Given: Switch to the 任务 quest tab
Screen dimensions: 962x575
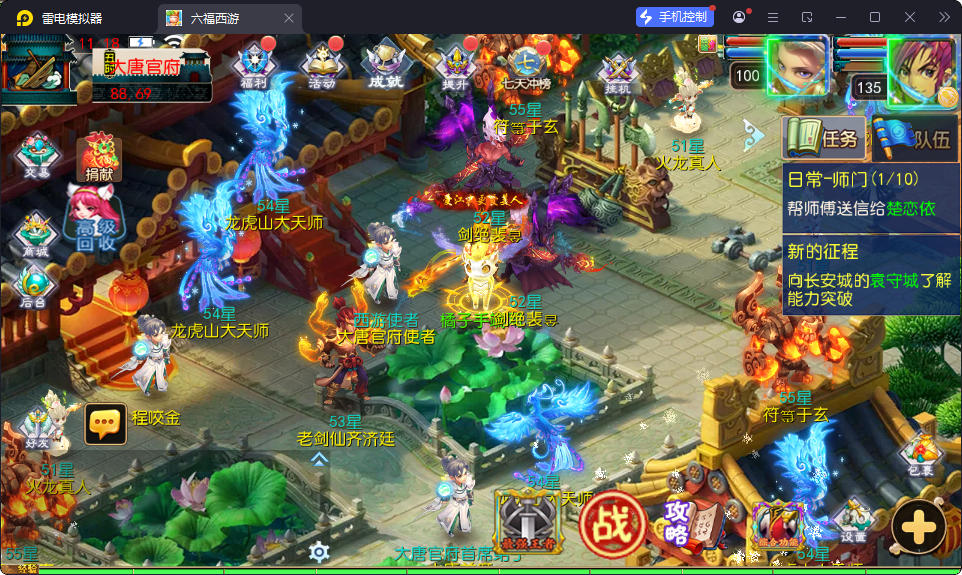Looking at the screenshot, I should (x=824, y=138).
